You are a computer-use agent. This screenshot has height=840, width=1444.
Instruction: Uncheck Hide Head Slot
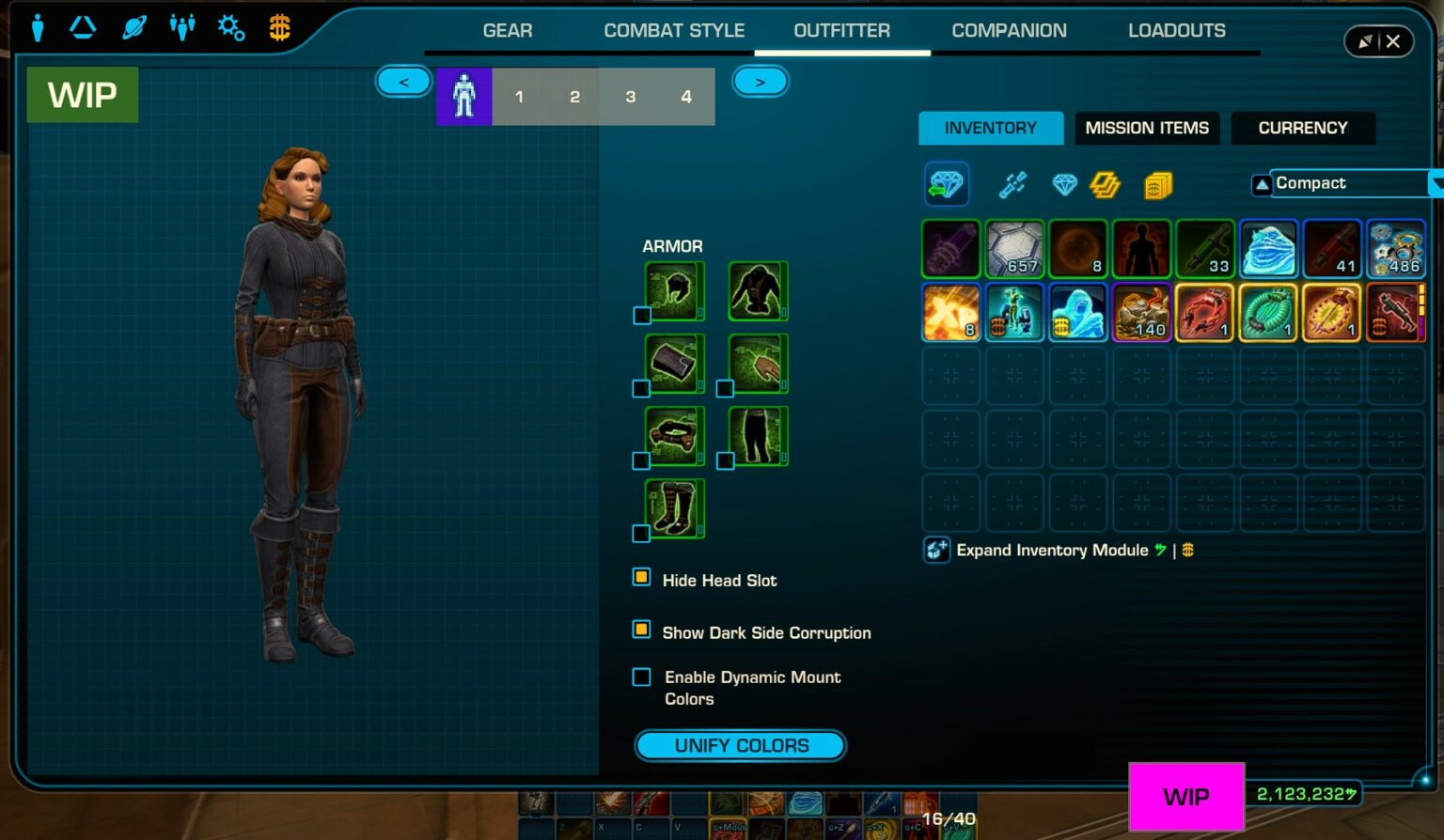pyautogui.click(x=641, y=576)
